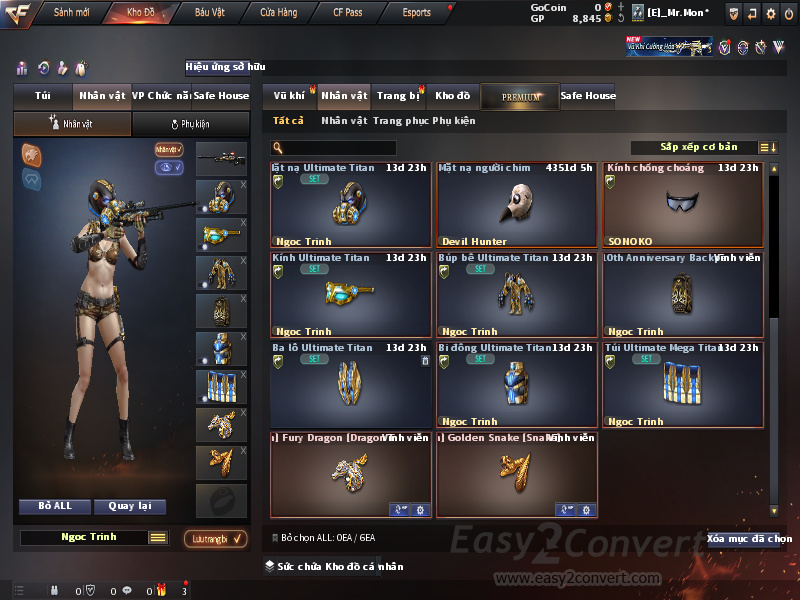The width and height of the screenshot is (800, 600).
Task: Switch to the Trang bị tab
Action: 398,96
